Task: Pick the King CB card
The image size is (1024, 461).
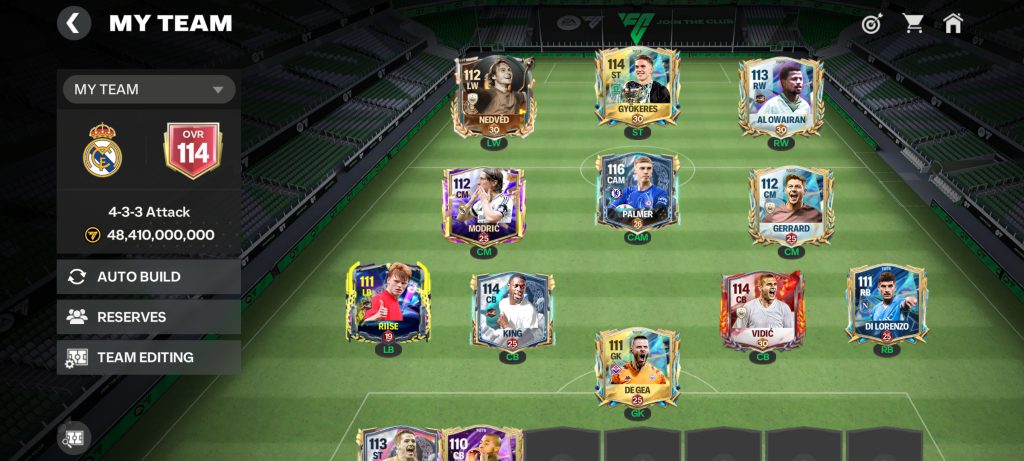Action: click(x=513, y=311)
